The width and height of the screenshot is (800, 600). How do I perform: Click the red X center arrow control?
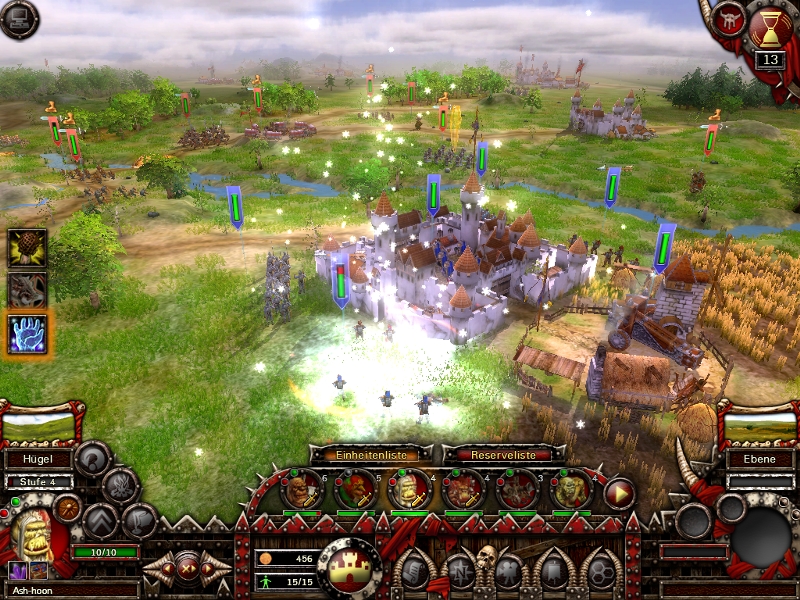pos(187,568)
